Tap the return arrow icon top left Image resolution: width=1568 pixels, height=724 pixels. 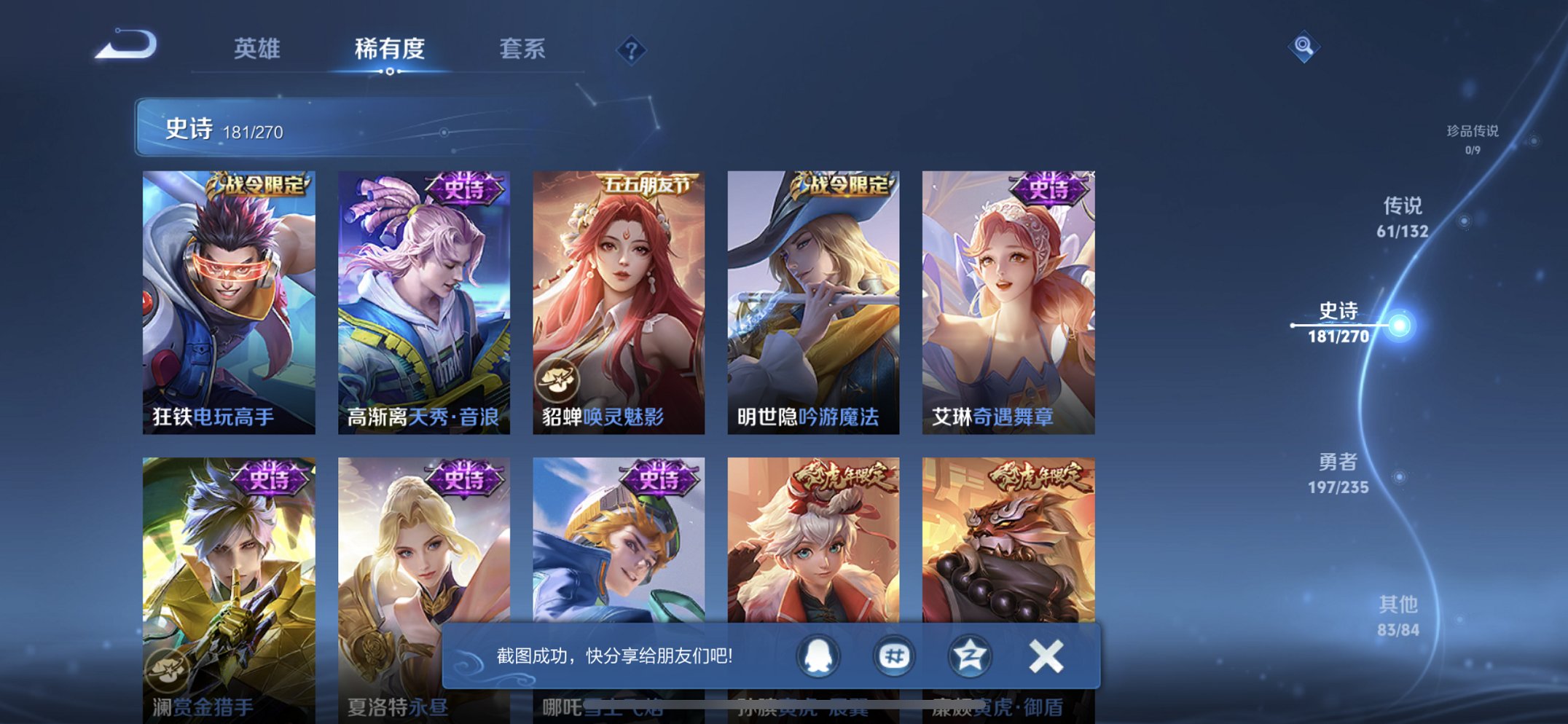point(125,47)
